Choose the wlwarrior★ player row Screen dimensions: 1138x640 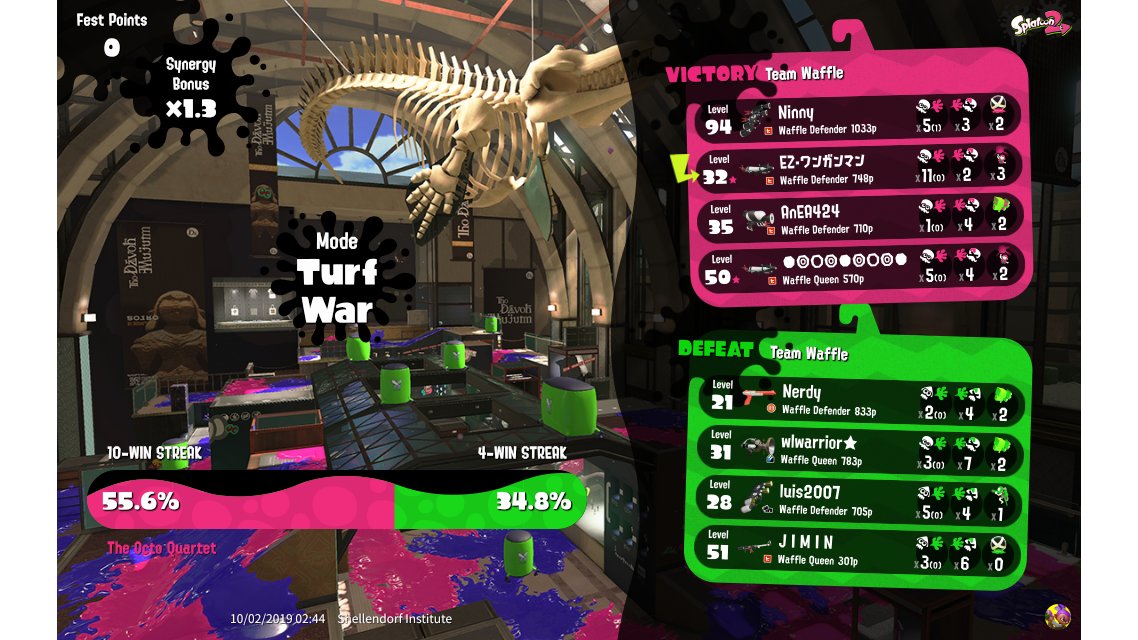(860, 448)
